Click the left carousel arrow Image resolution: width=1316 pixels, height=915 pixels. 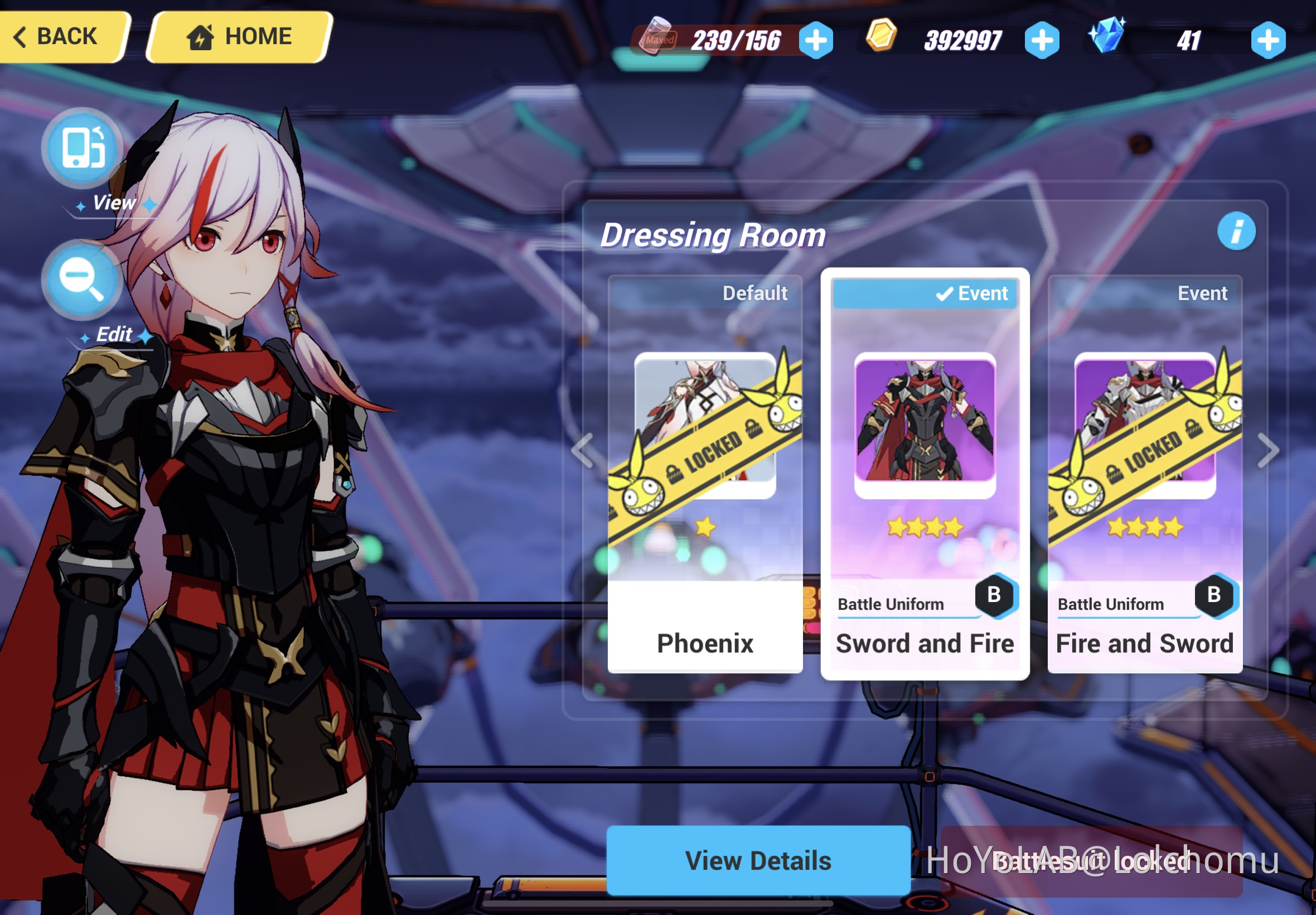(x=583, y=450)
